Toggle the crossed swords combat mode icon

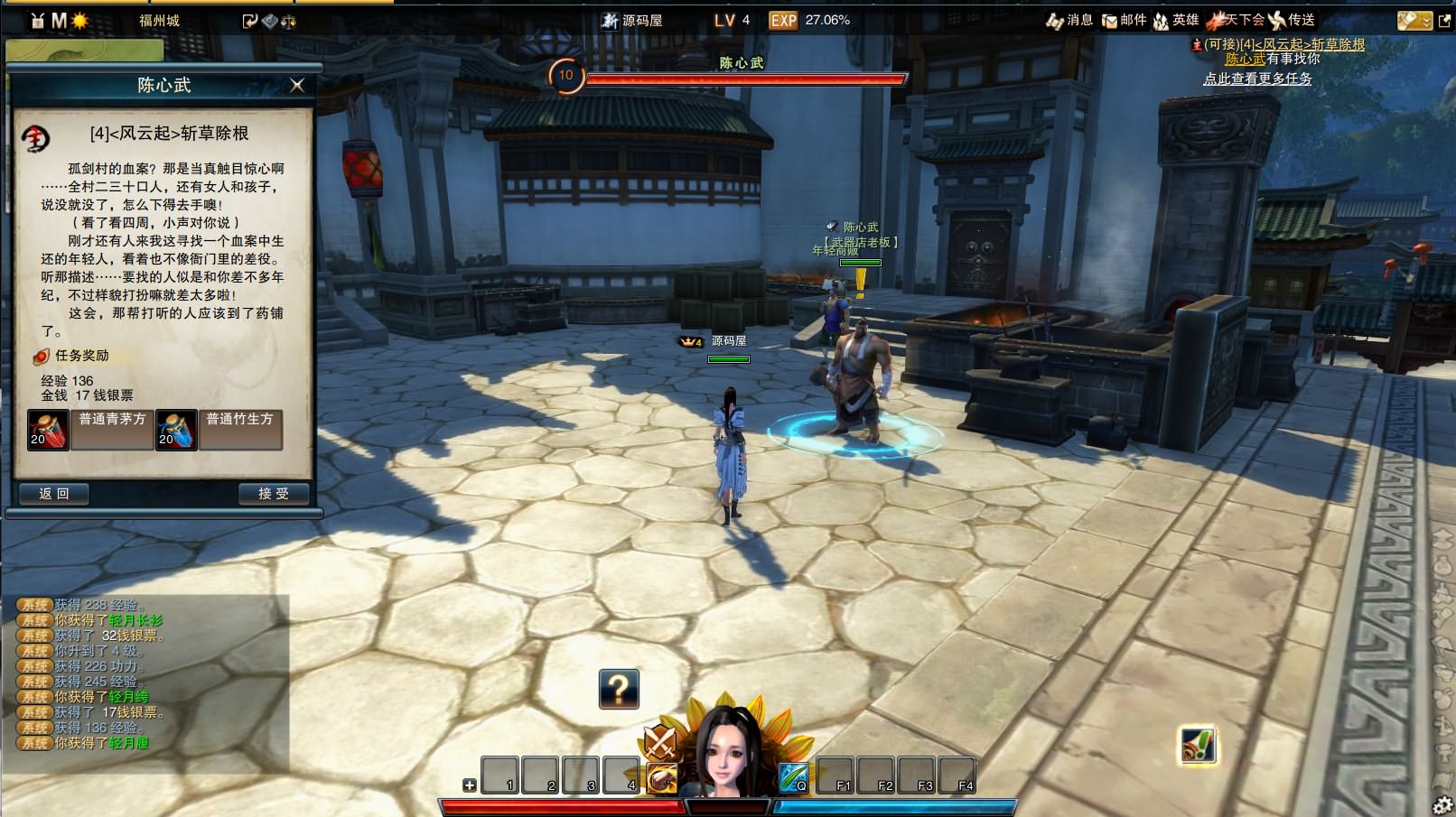pyautogui.click(x=660, y=743)
